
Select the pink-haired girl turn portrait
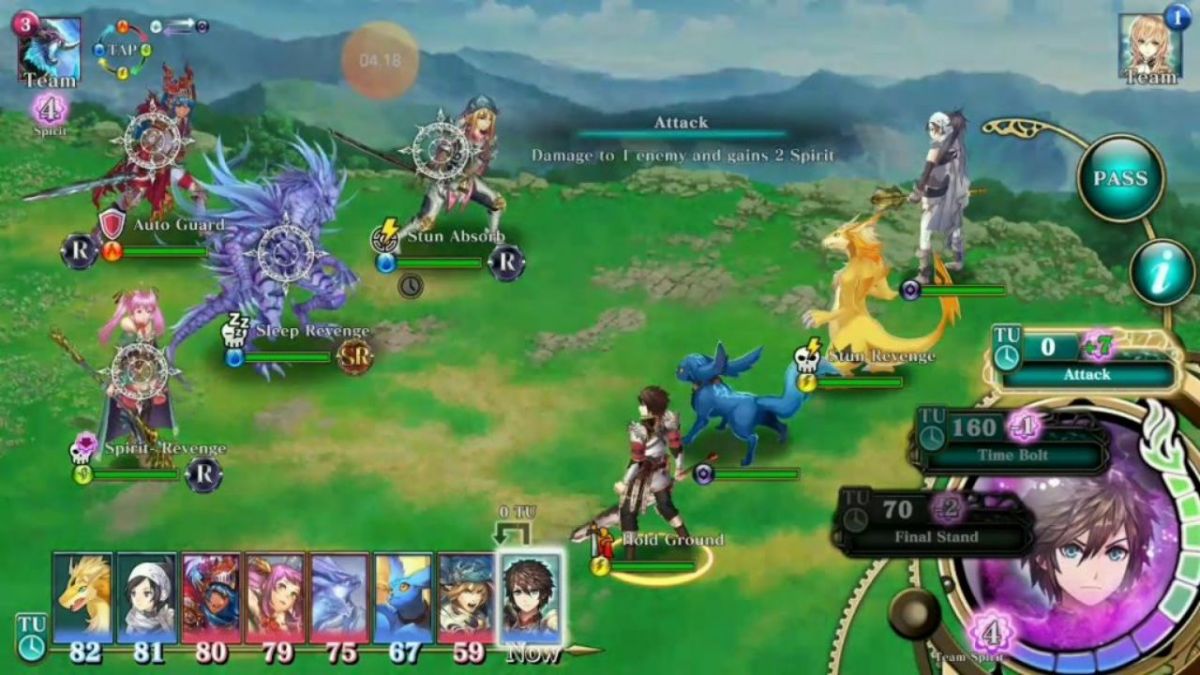point(275,596)
